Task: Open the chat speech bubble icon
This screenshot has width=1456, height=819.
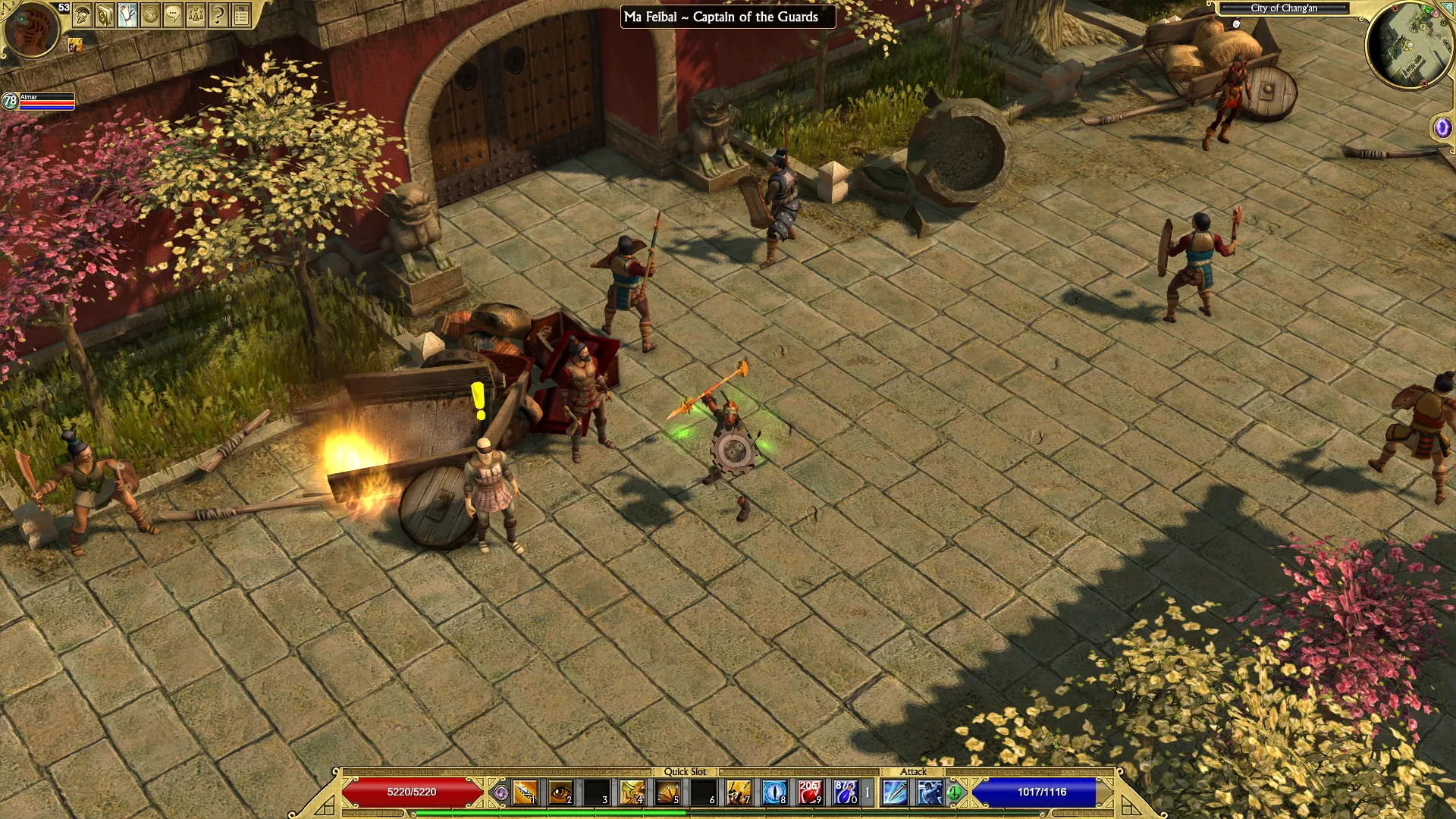Action: (x=173, y=14)
